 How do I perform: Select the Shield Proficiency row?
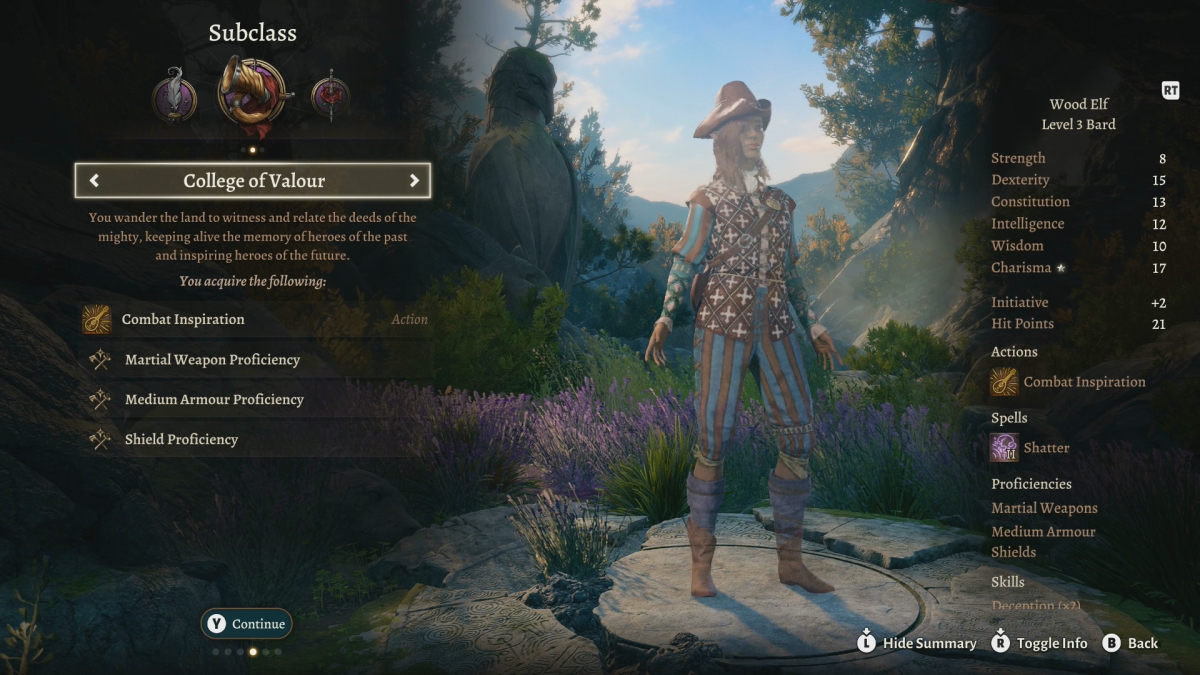(255, 439)
